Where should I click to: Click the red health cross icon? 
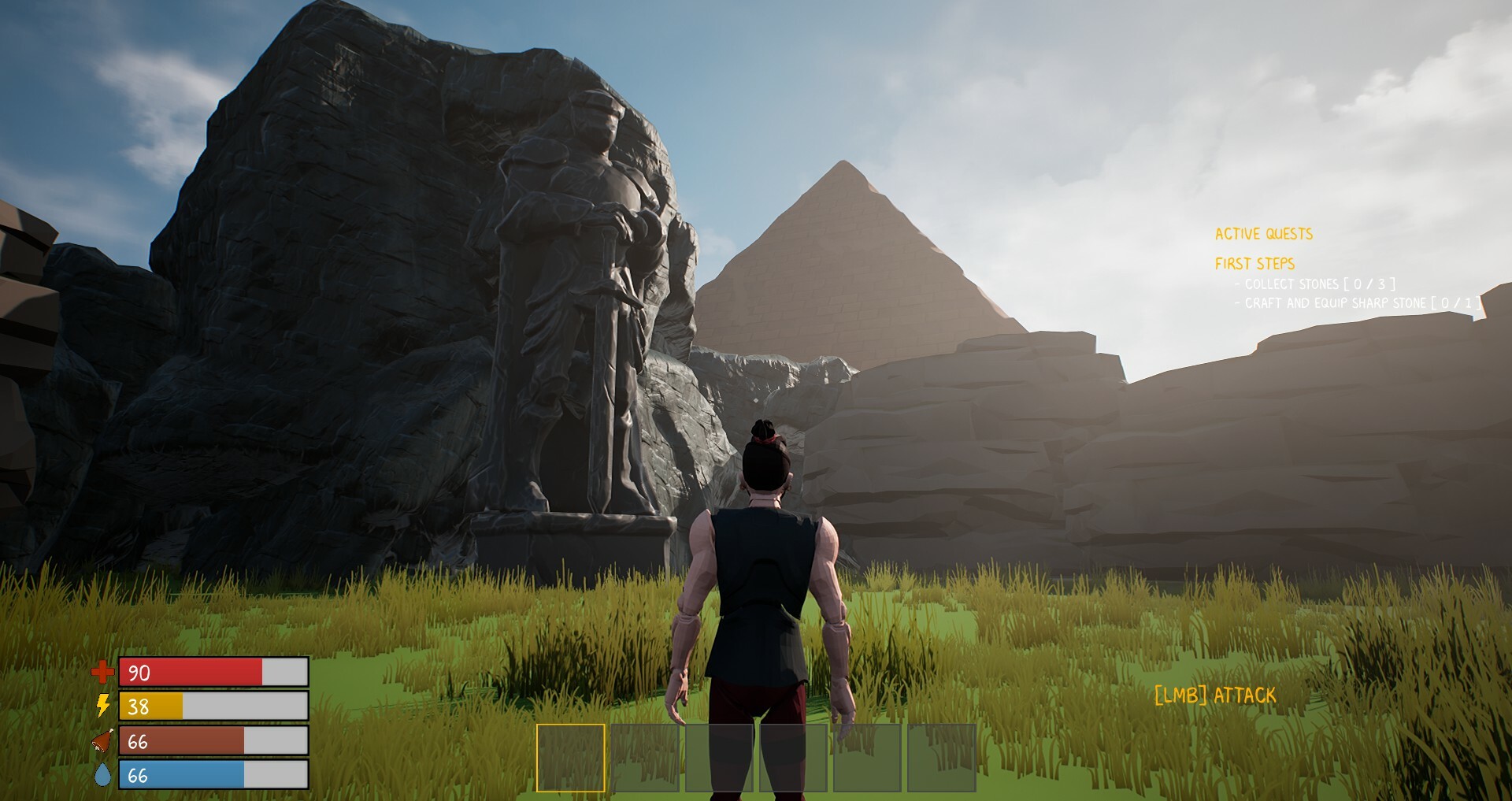[101, 673]
